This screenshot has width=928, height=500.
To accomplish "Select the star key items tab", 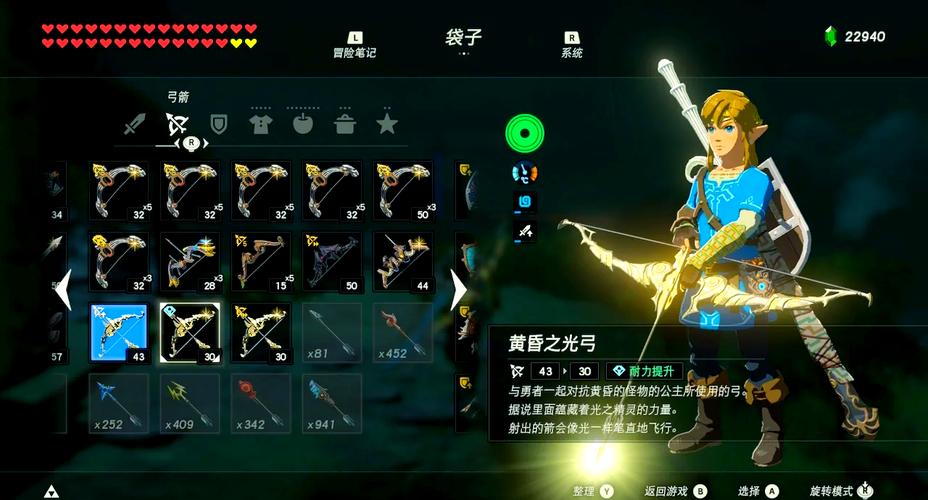I will (x=387, y=124).
